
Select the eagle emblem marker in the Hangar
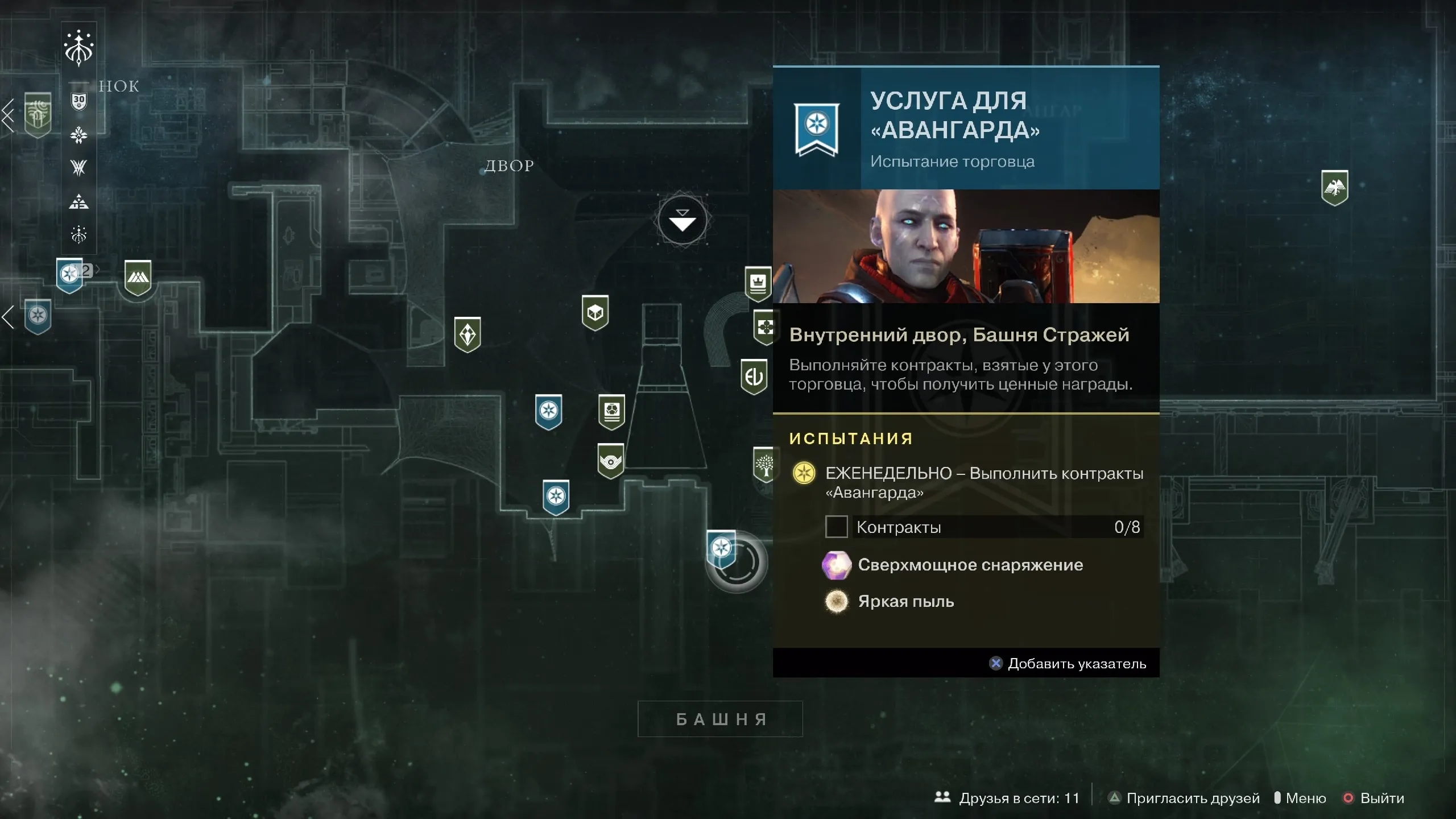(1334, 187)
